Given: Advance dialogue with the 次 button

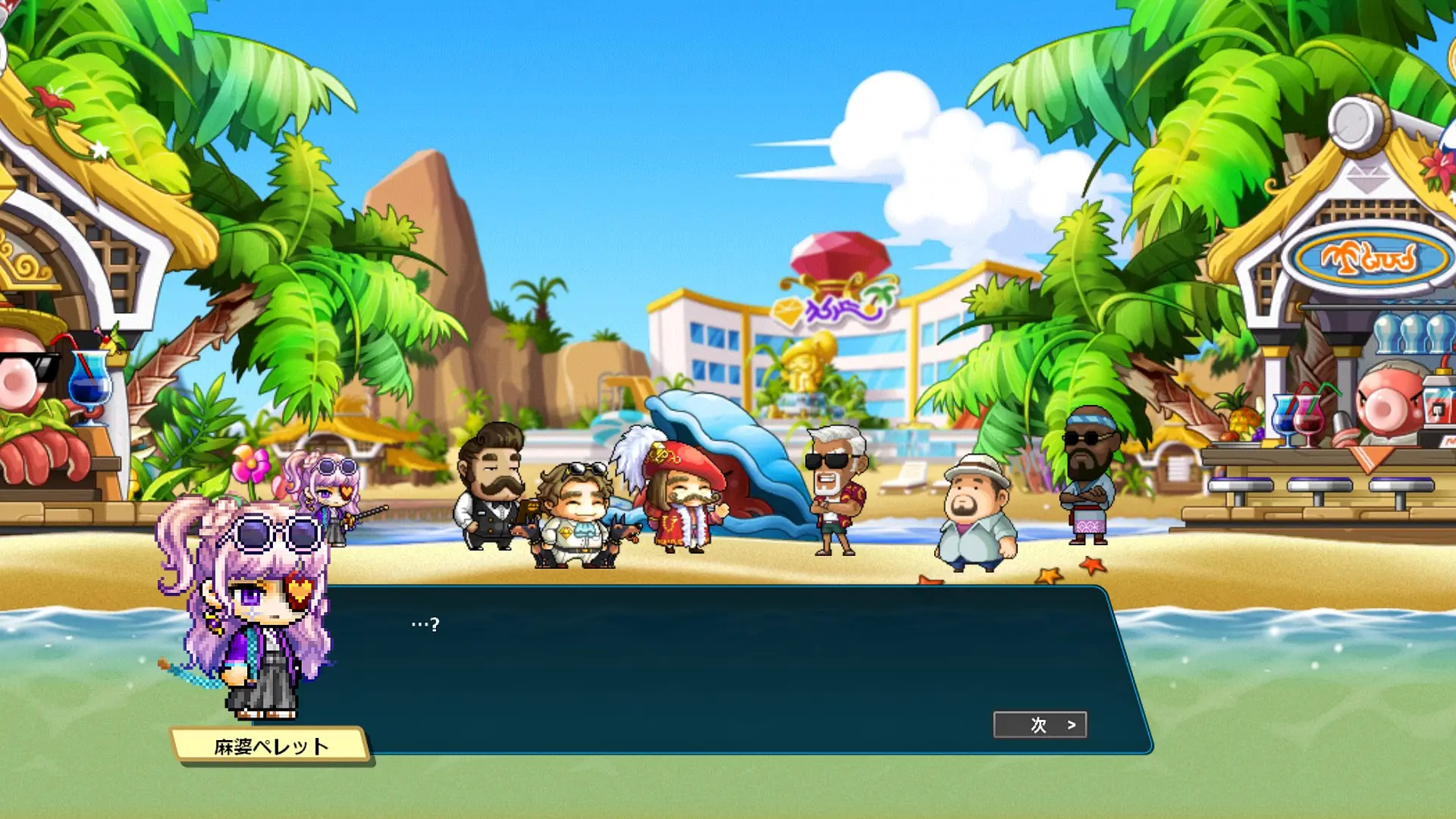Looking at the screenshot, I should click(1040, 725).
